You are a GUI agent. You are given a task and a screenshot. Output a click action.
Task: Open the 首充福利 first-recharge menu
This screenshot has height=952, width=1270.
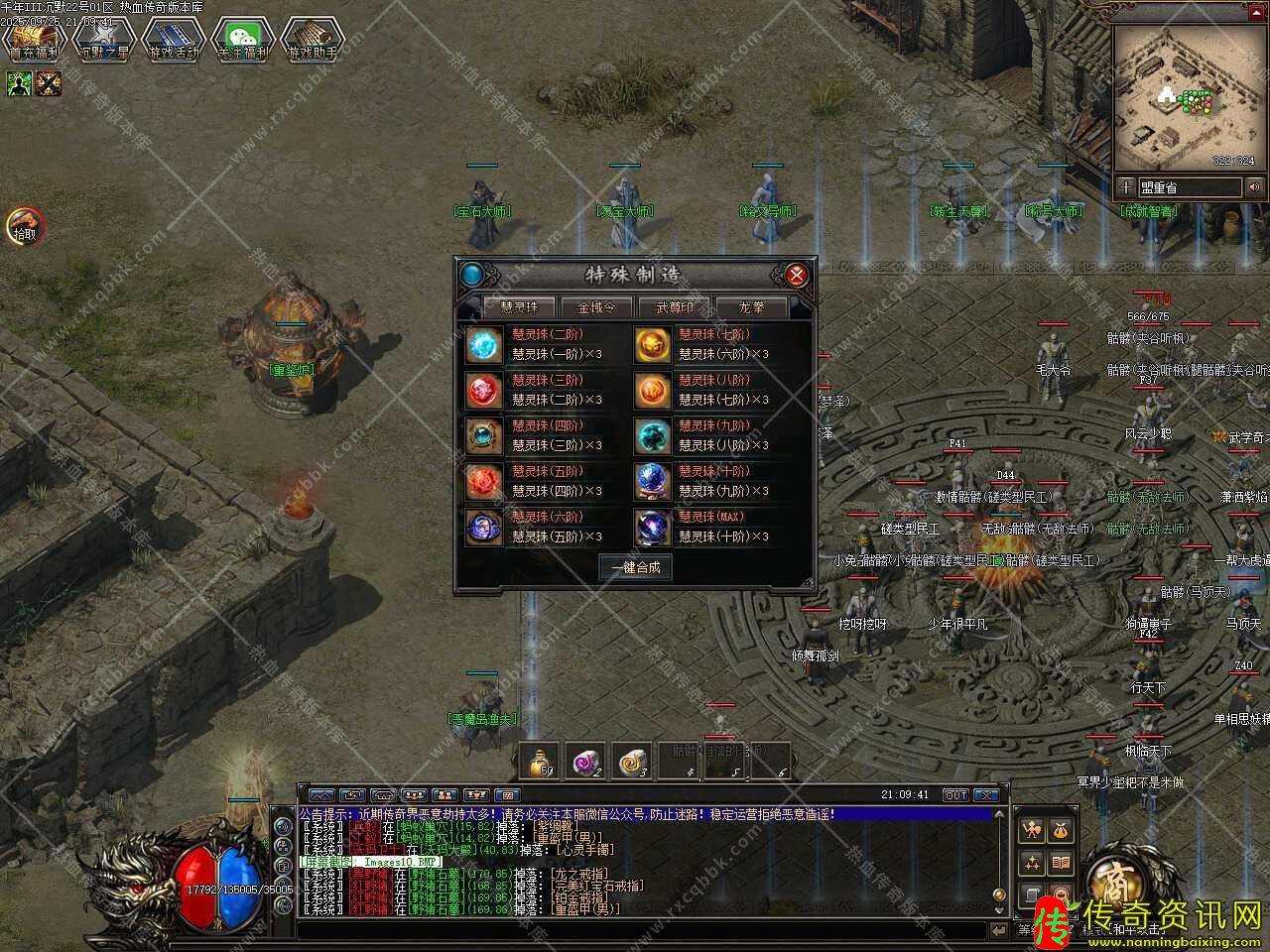click(x=34, y=40)
